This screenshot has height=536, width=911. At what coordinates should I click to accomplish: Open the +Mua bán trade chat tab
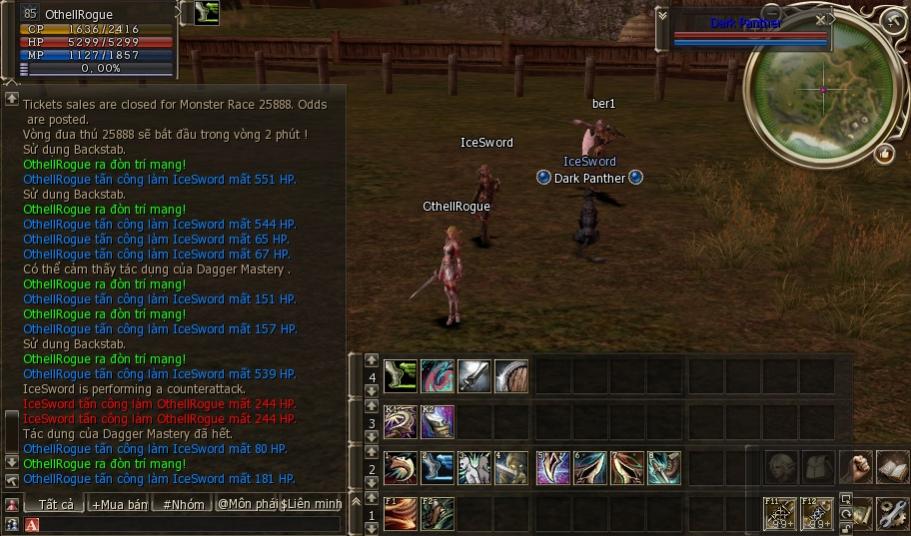(x=119, y=504)
